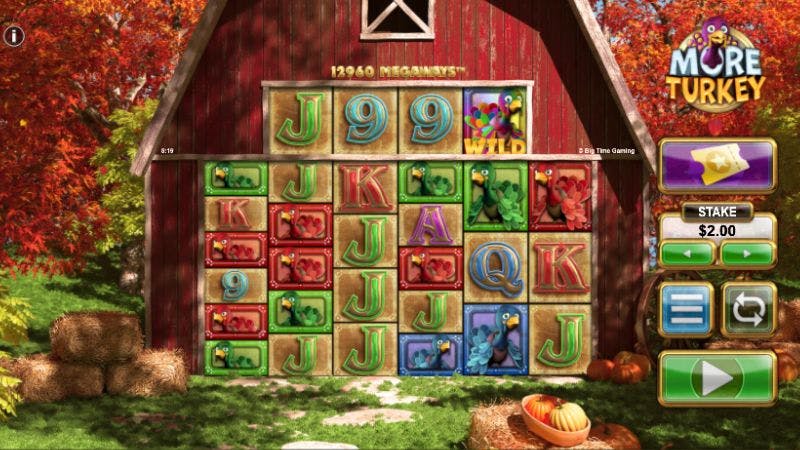800x450 pixels.
Task: Decrease the stake with the left arrow
Action: pyautogui.click(x=687, y=253)
